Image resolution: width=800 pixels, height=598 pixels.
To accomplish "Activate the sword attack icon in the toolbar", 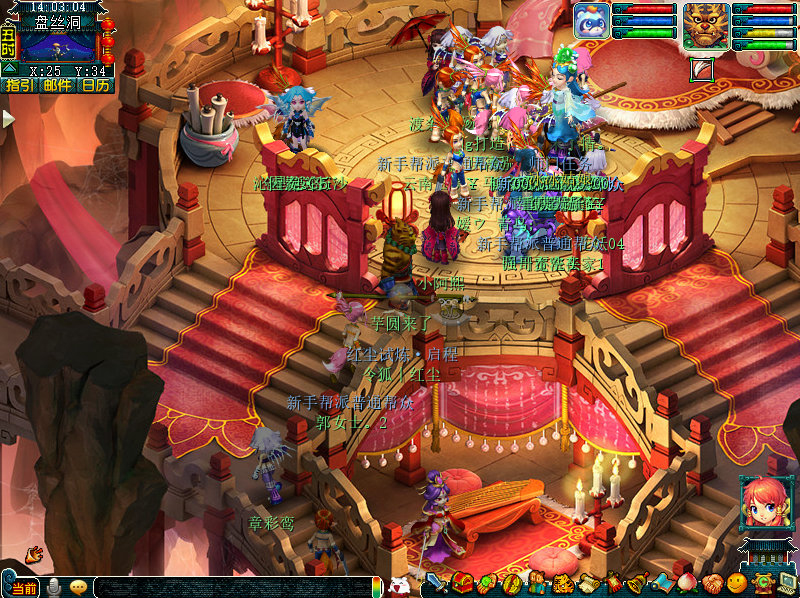I will [x=437, y=583].
